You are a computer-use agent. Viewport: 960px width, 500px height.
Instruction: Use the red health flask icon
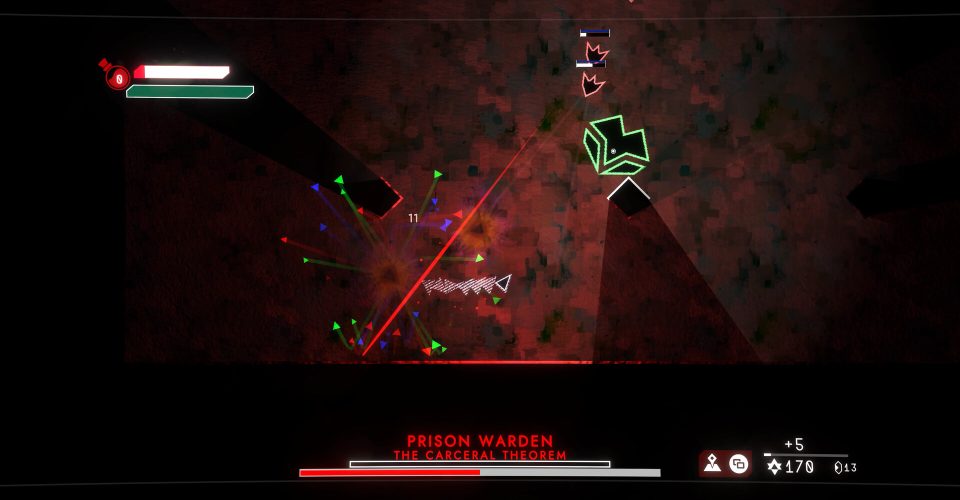[x=117, y=76]
